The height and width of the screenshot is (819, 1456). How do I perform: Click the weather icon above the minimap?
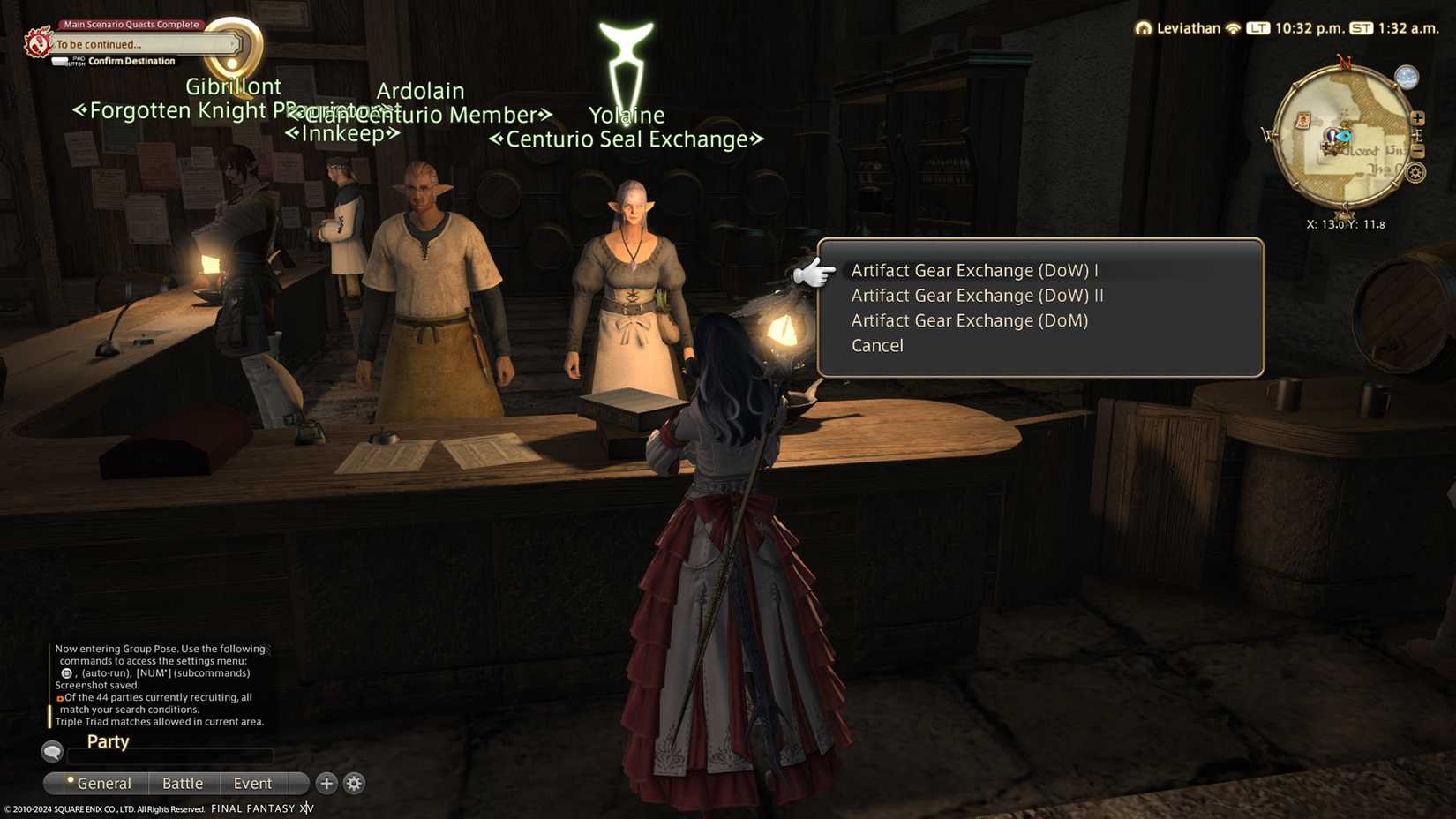click(1407, 78)
